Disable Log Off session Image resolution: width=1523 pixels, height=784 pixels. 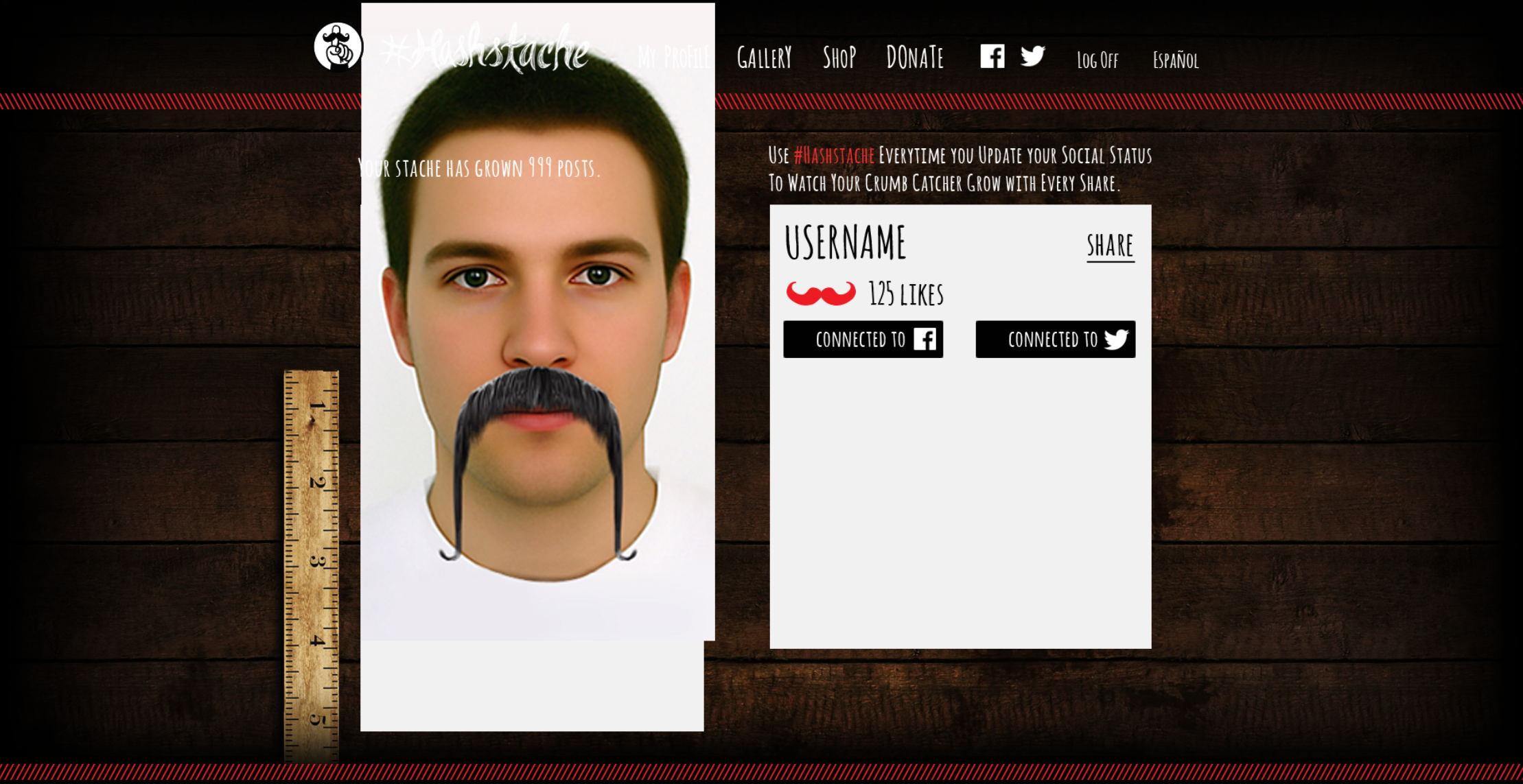pos(1097,60)
